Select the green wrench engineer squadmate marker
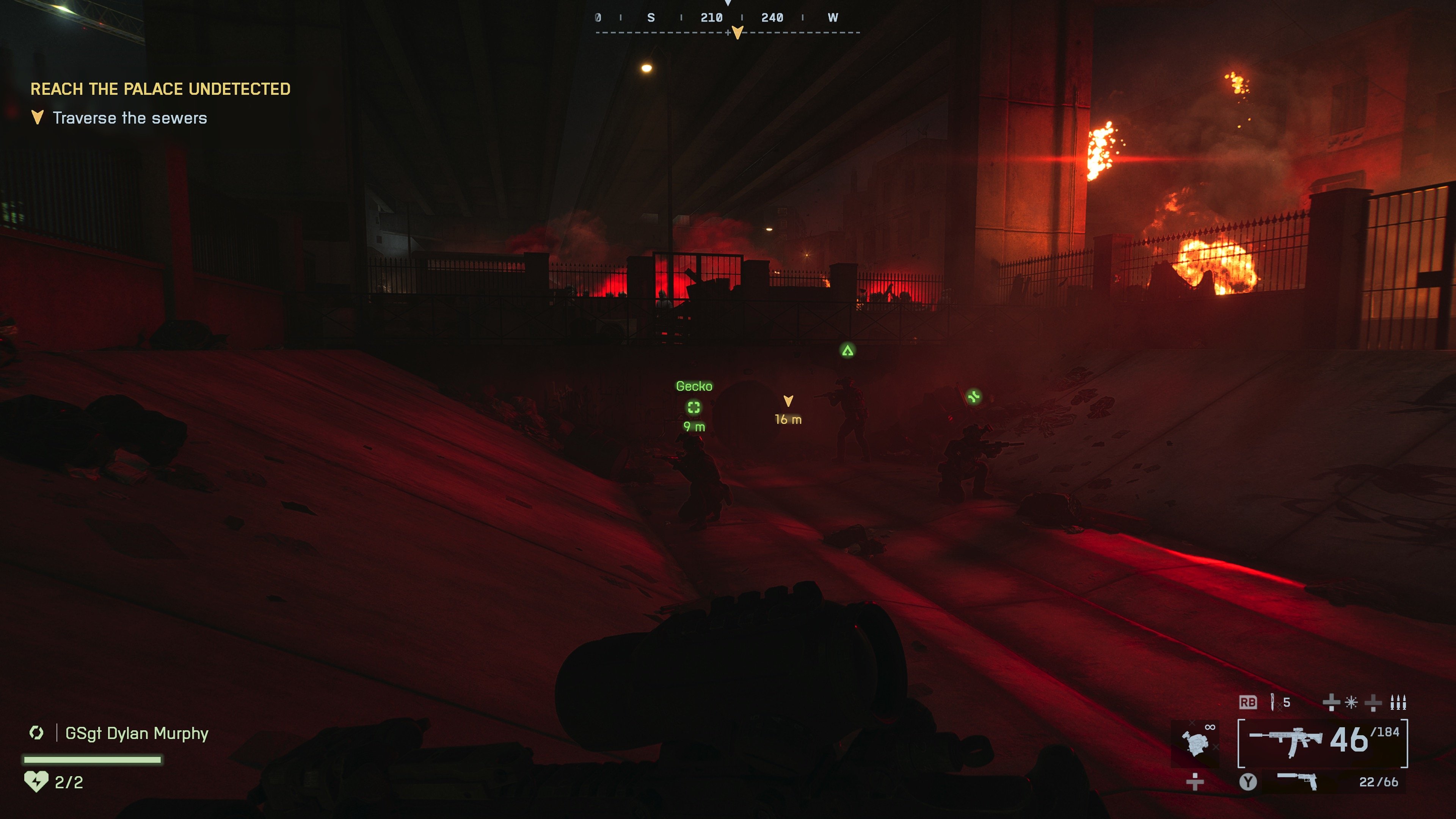 click(x=973, y=397)
